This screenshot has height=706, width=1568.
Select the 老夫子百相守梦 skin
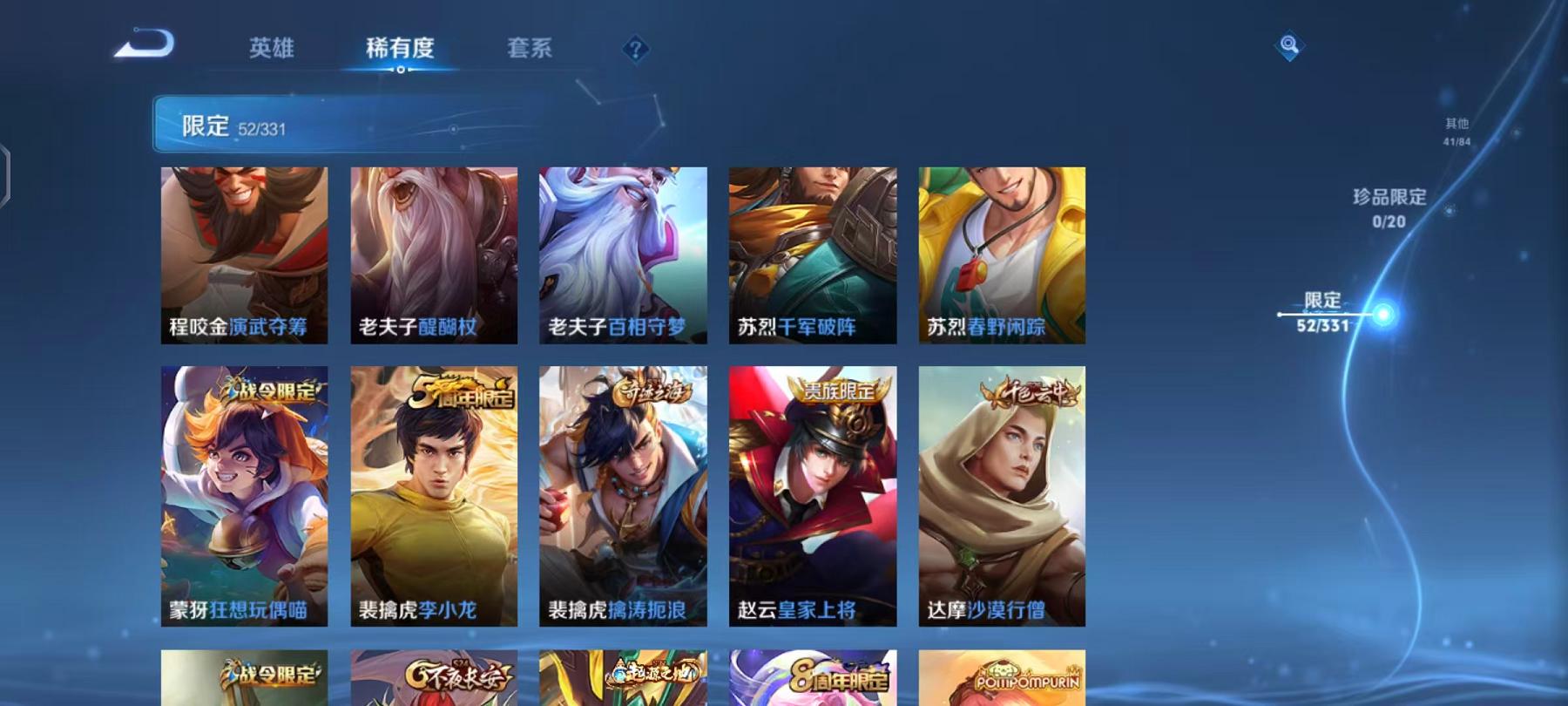tap(623, 255)
